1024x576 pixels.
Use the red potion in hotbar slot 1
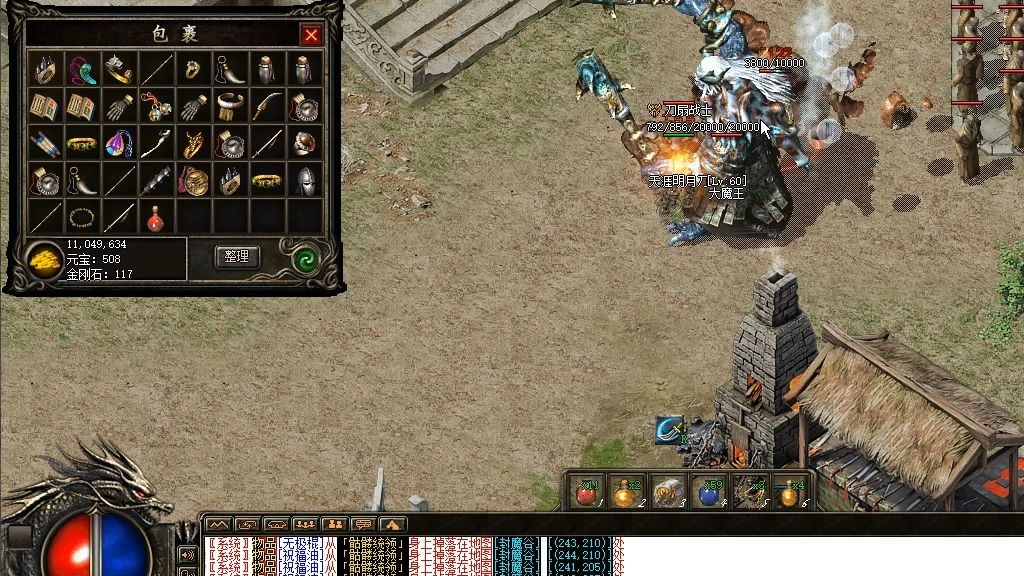586,492
